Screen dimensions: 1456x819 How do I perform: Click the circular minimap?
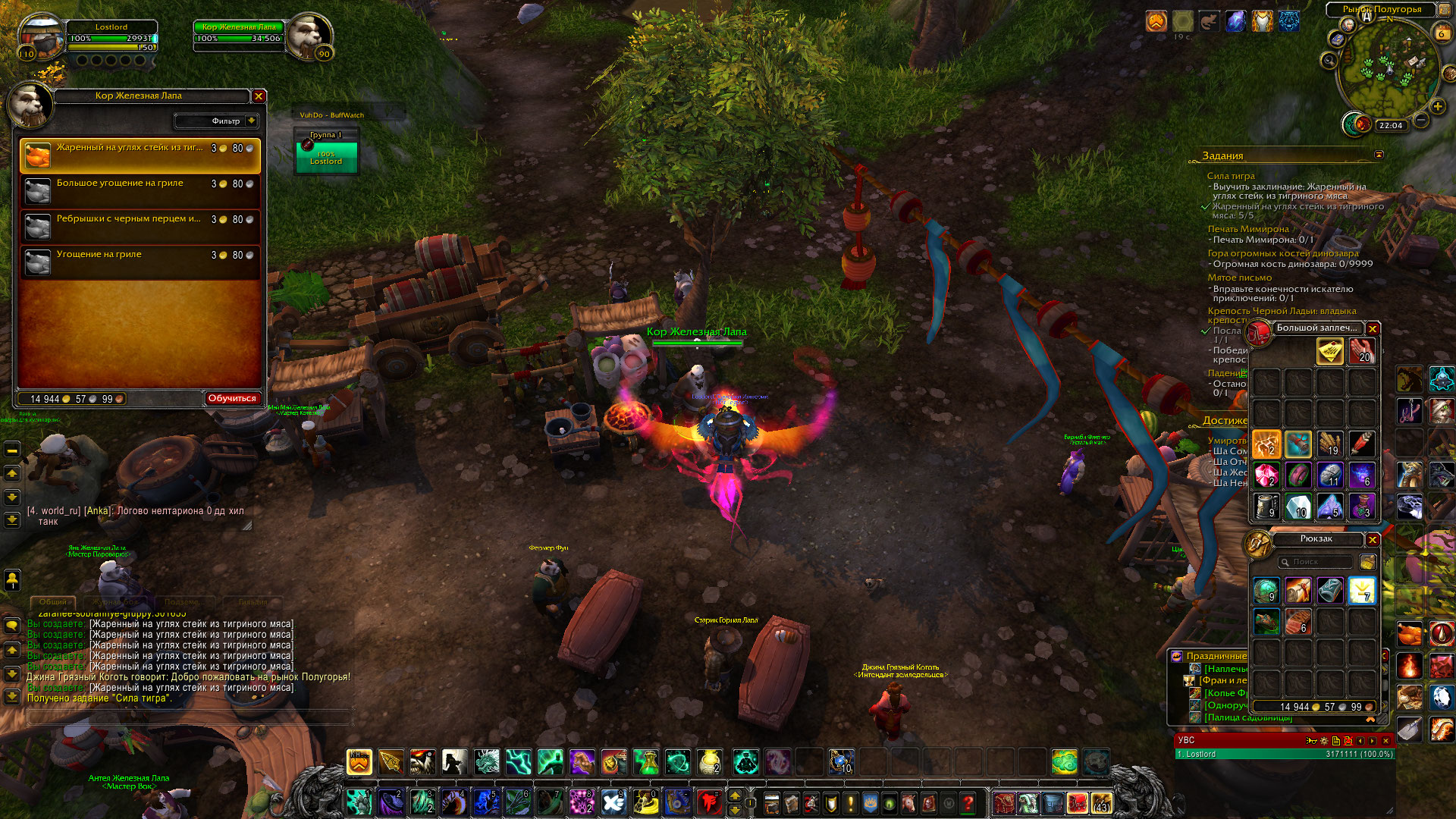click(x=1389, y=67)
